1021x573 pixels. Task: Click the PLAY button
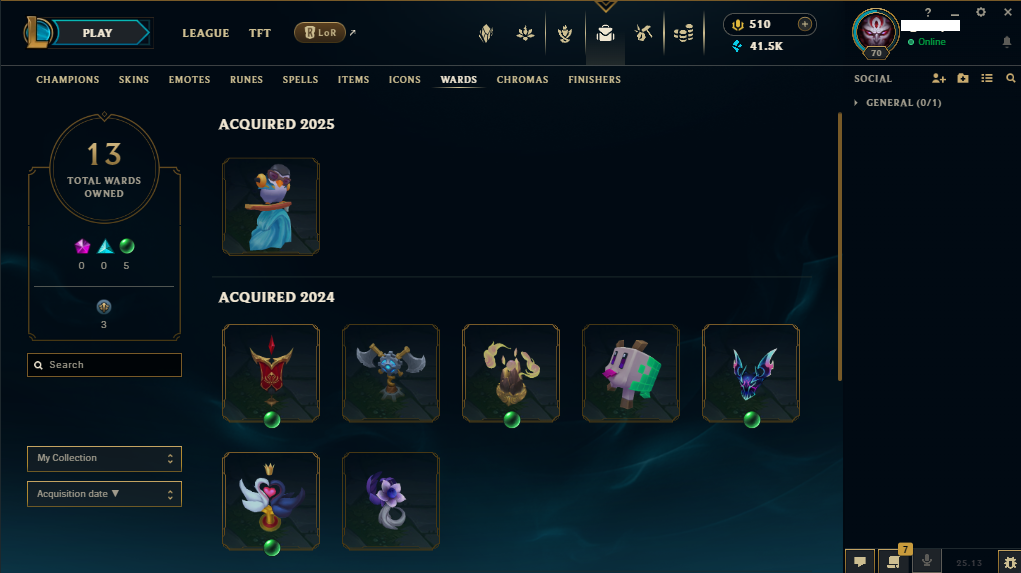[97, 33]
